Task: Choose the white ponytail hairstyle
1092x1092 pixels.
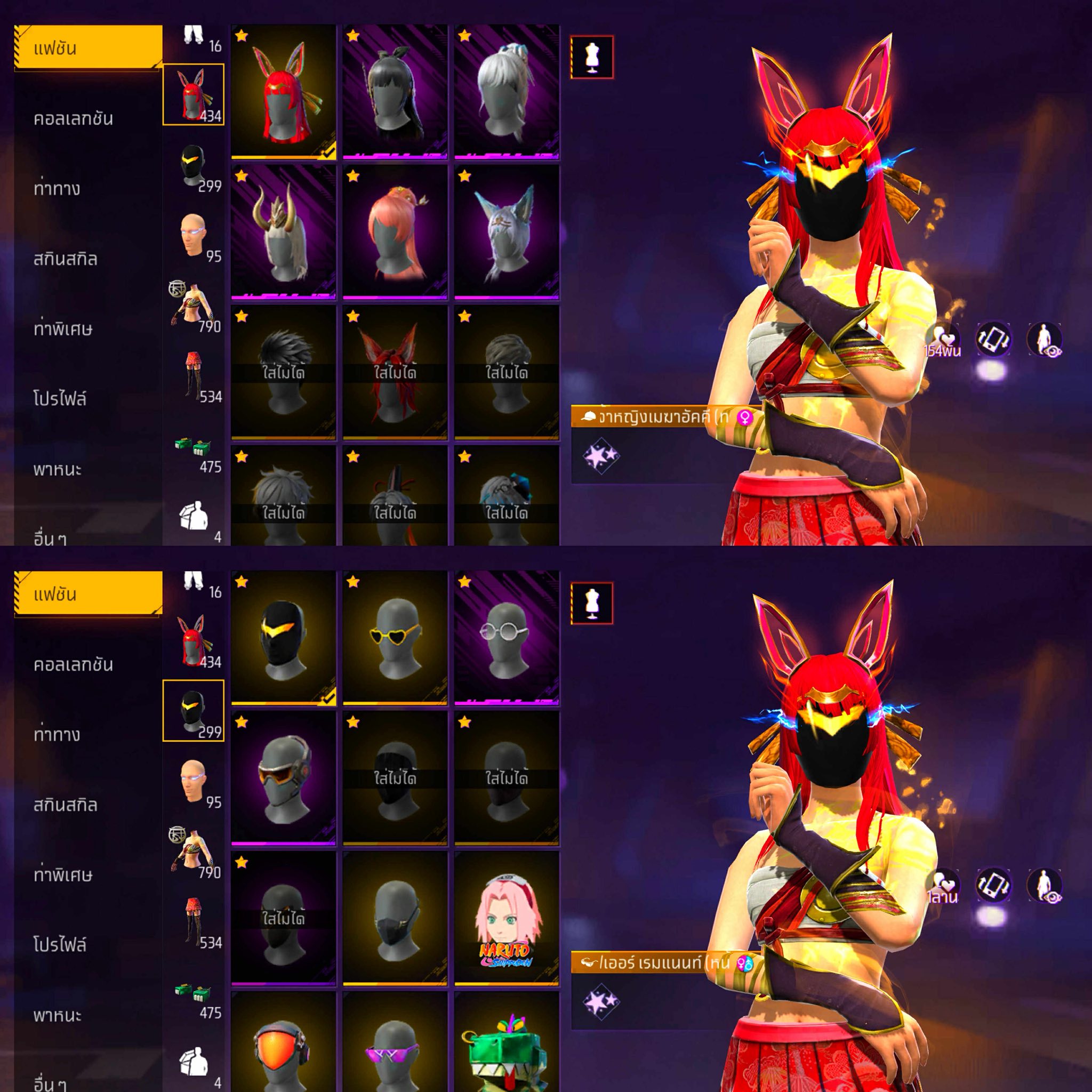Action: pyautogui.click(x=507, y=92)
